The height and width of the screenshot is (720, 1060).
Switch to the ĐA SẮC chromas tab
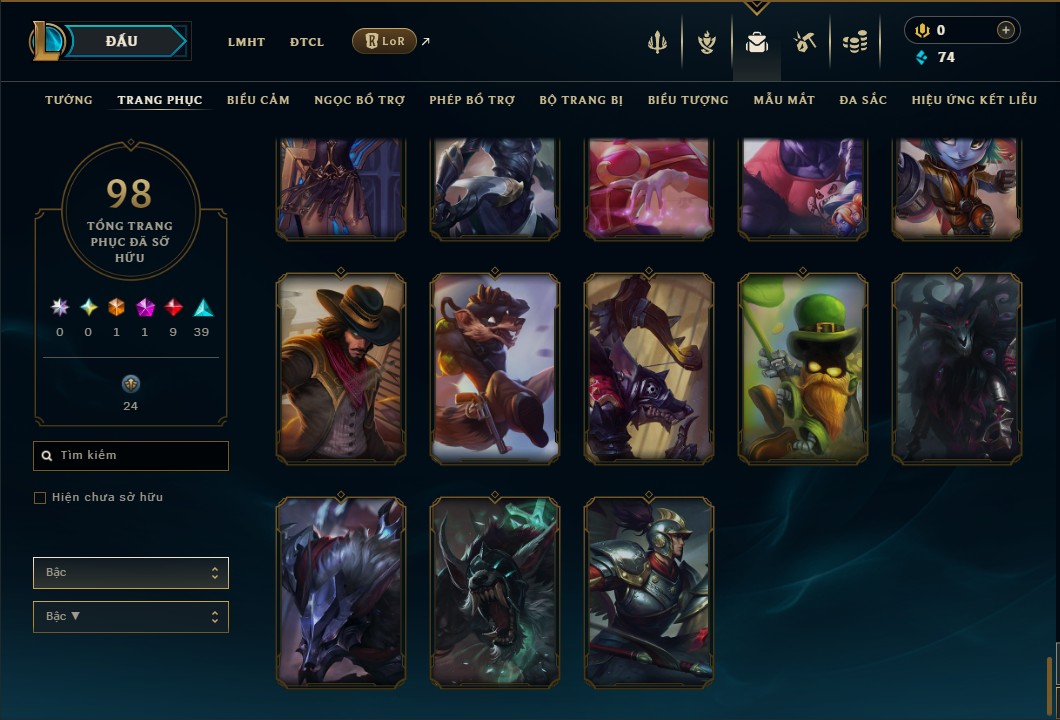[x=863, y=100]
